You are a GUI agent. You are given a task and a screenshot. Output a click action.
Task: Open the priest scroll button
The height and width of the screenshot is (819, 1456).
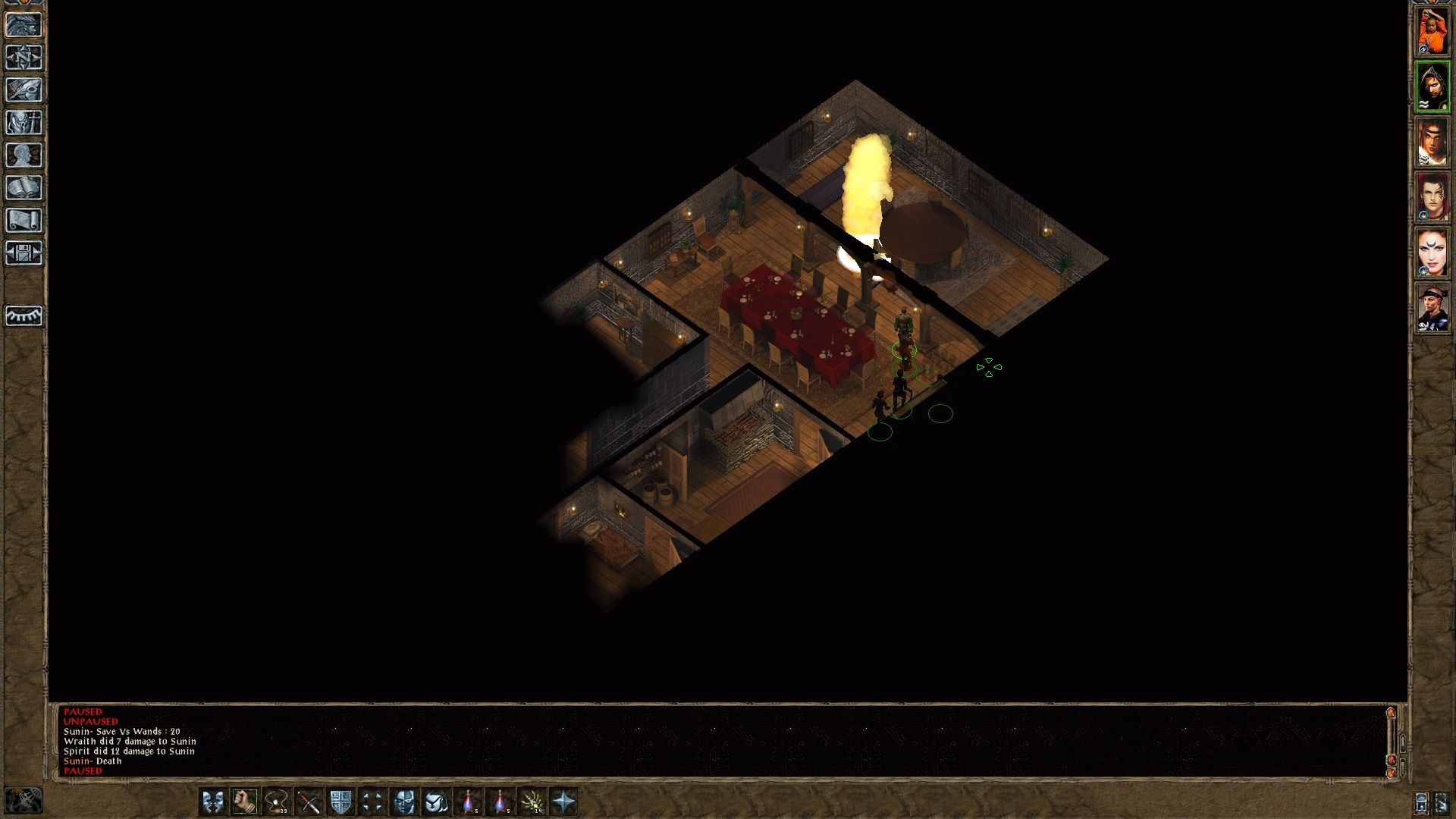coord(24,221)
